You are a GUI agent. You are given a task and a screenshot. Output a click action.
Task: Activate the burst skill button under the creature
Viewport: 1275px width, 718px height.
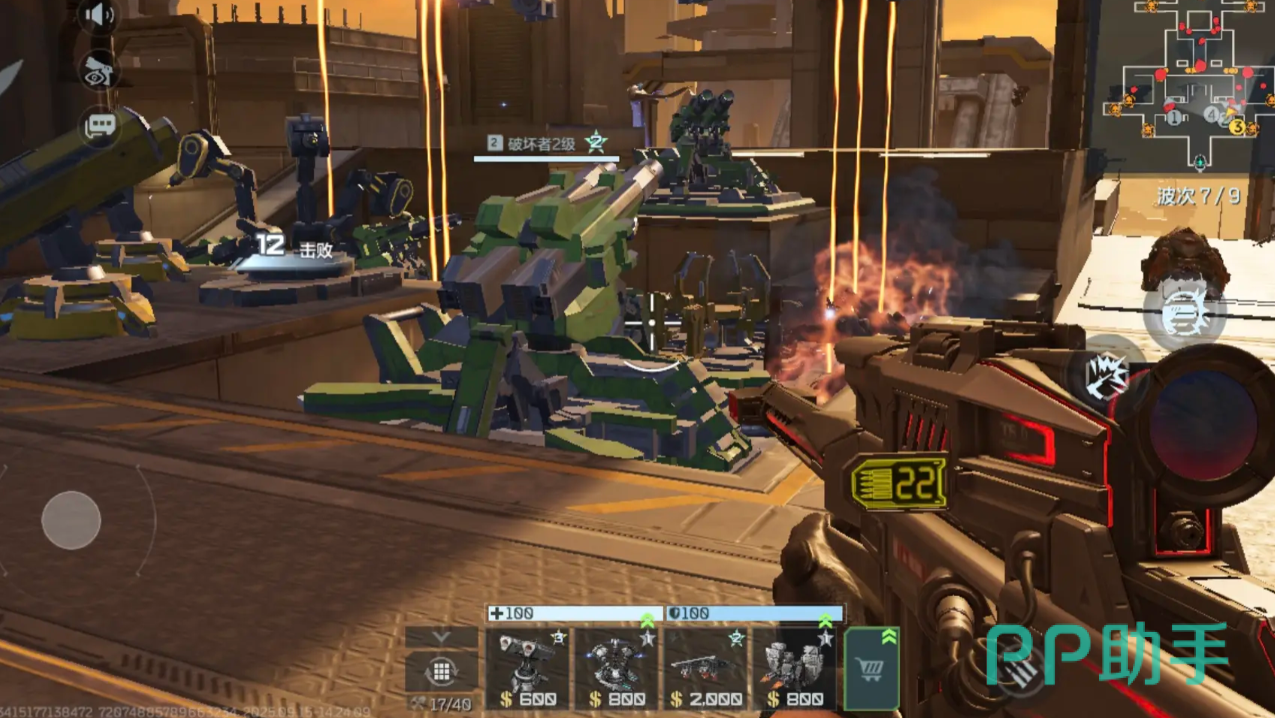1184,313
